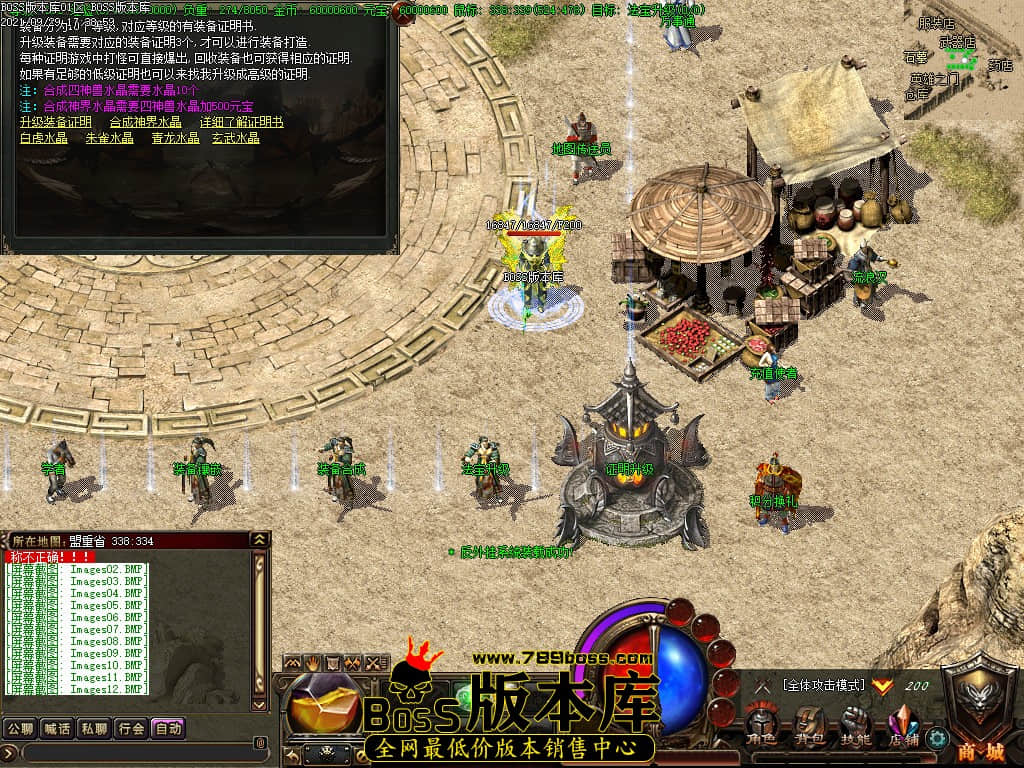Open the 背包 backpack inventory
The image size is (1024, 768).
pyautogui.click(x=808, y=724)
